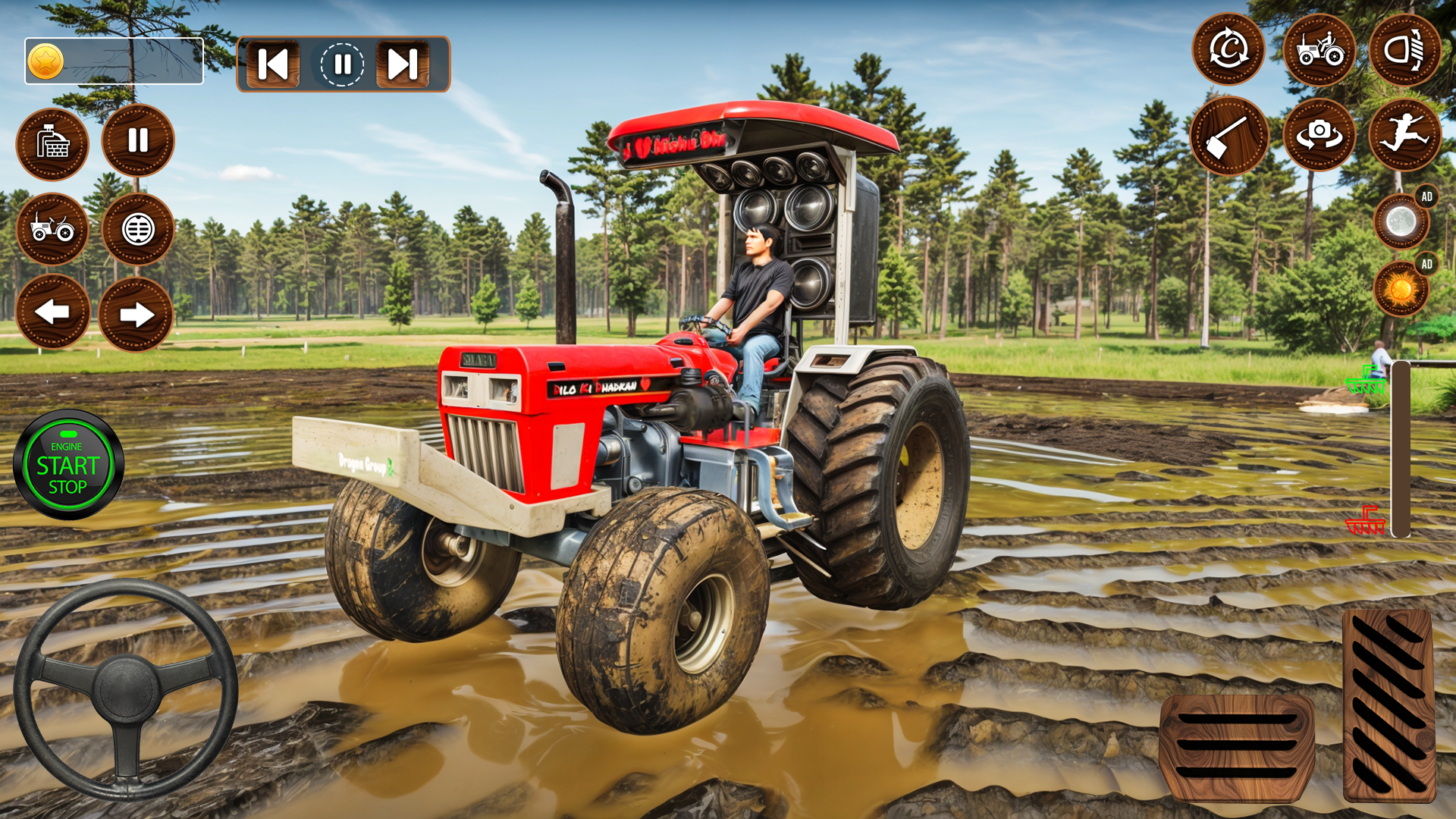
Task: Click the character exit icon
Action: [1407, 135]
